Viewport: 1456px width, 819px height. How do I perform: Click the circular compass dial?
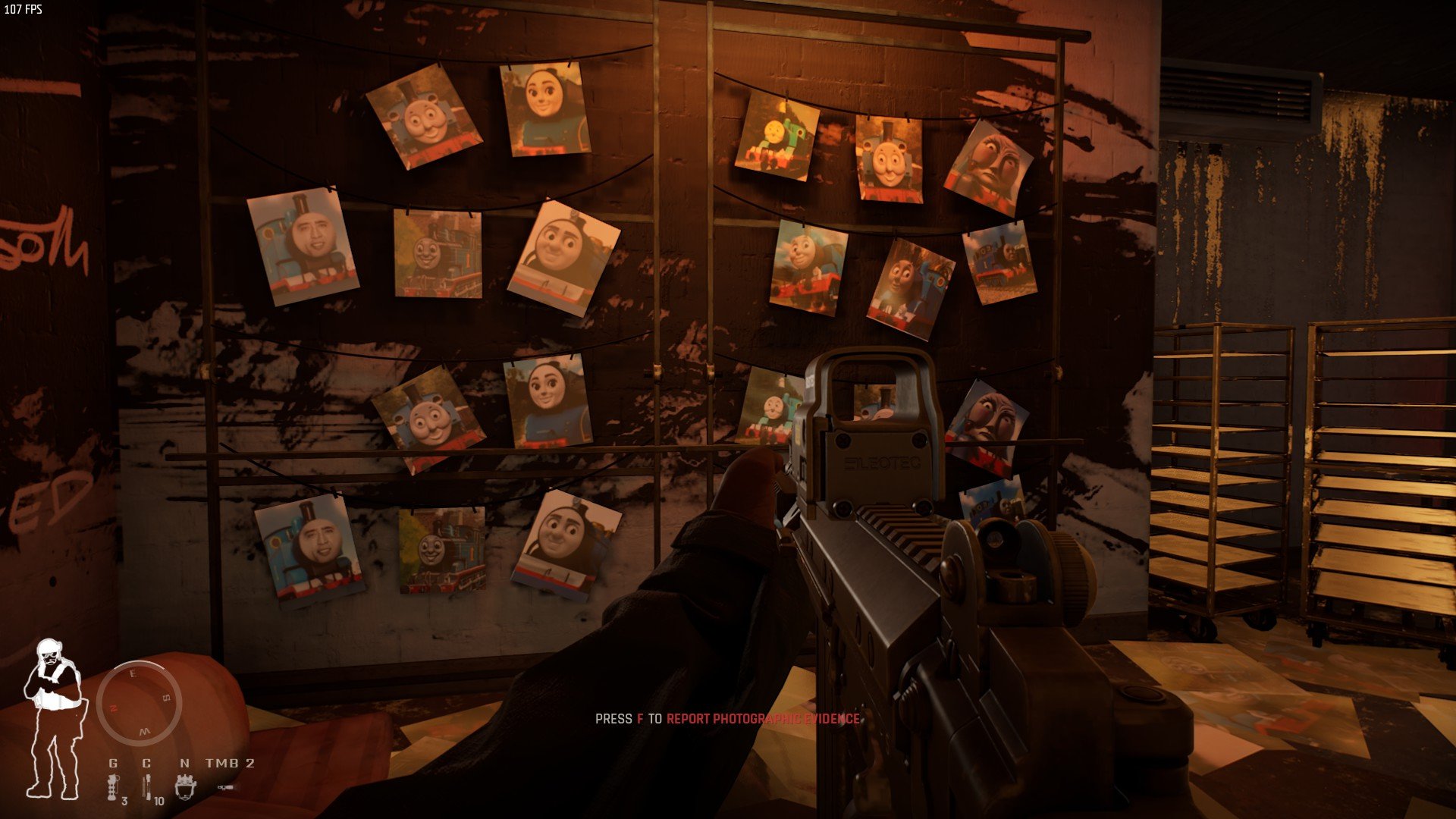pyautogui.click(x=139, y=703)
